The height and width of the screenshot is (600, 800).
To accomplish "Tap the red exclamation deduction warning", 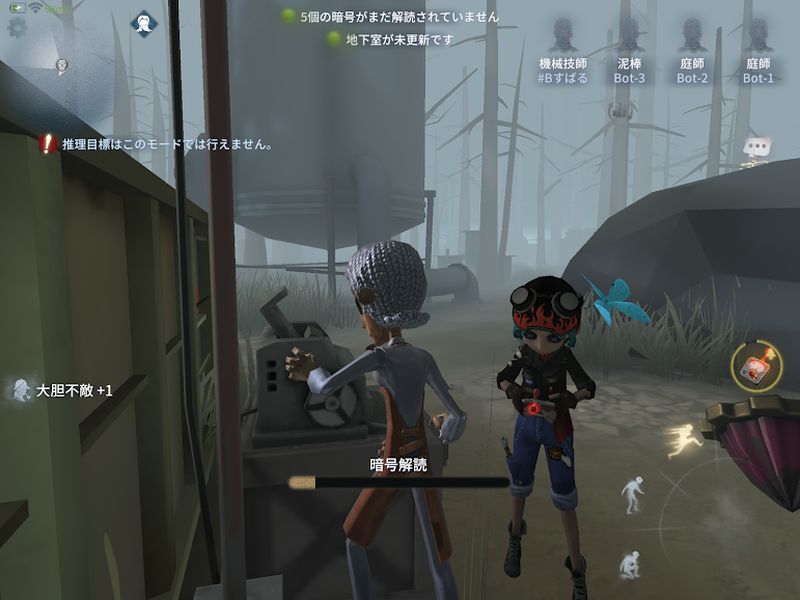I will (x=47, y=144).
